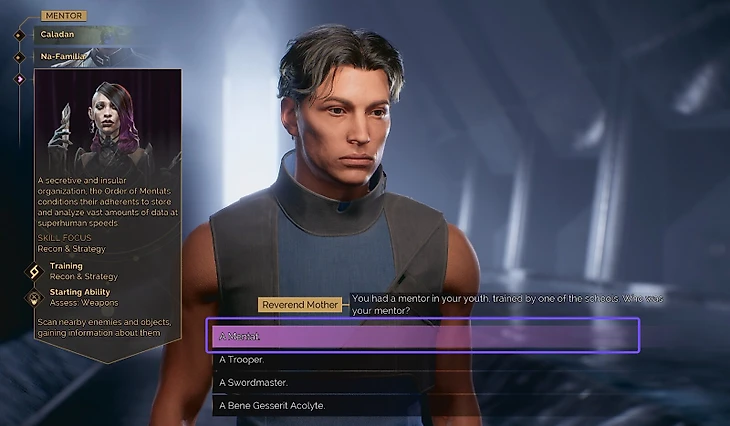Choose the "A Mentat." reply
This screenshot has height=426, width=730.
click(422, 335)
